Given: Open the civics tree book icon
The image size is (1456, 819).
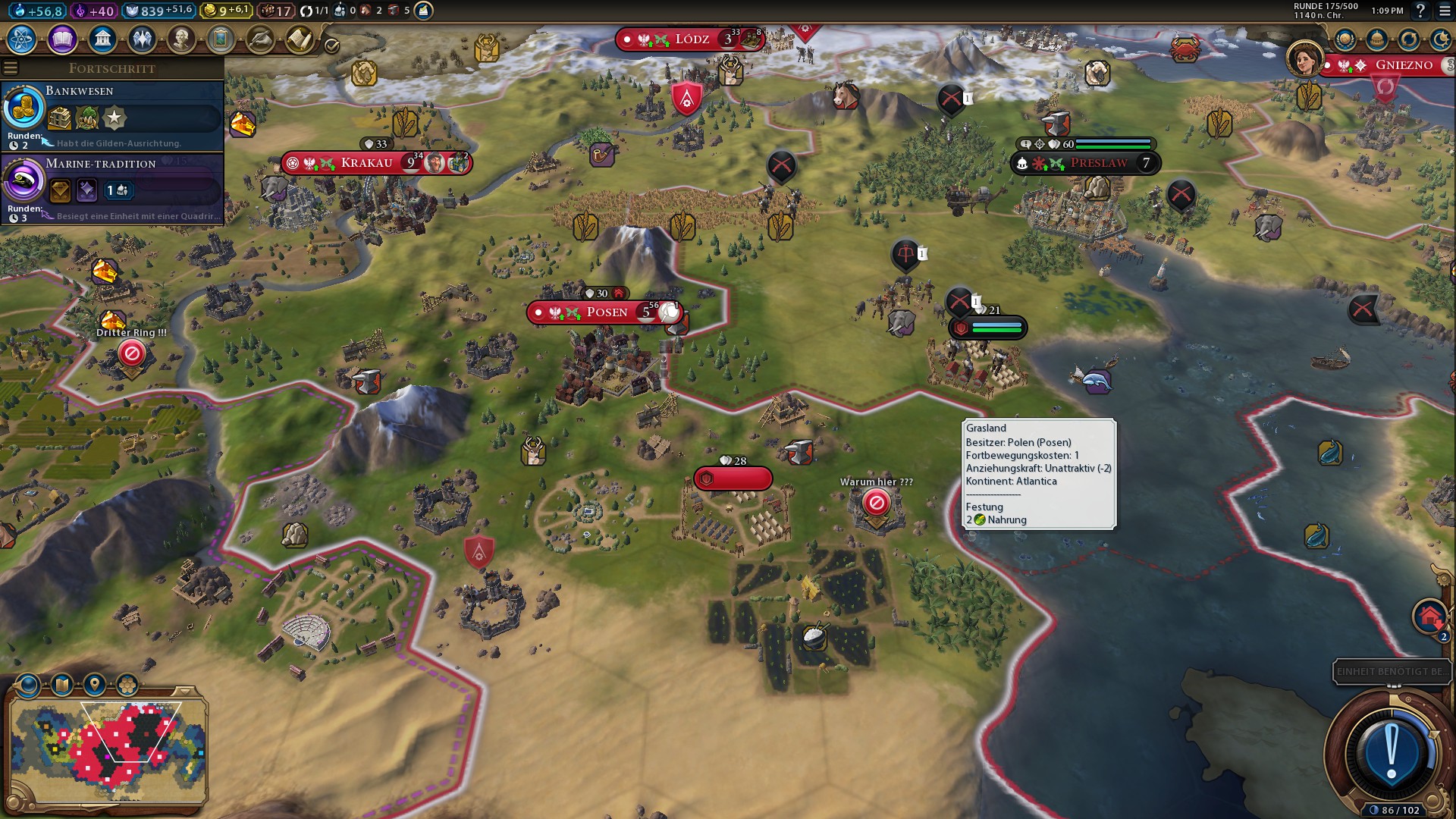Looking at the screenshot, I should click(x=62, y=39).
